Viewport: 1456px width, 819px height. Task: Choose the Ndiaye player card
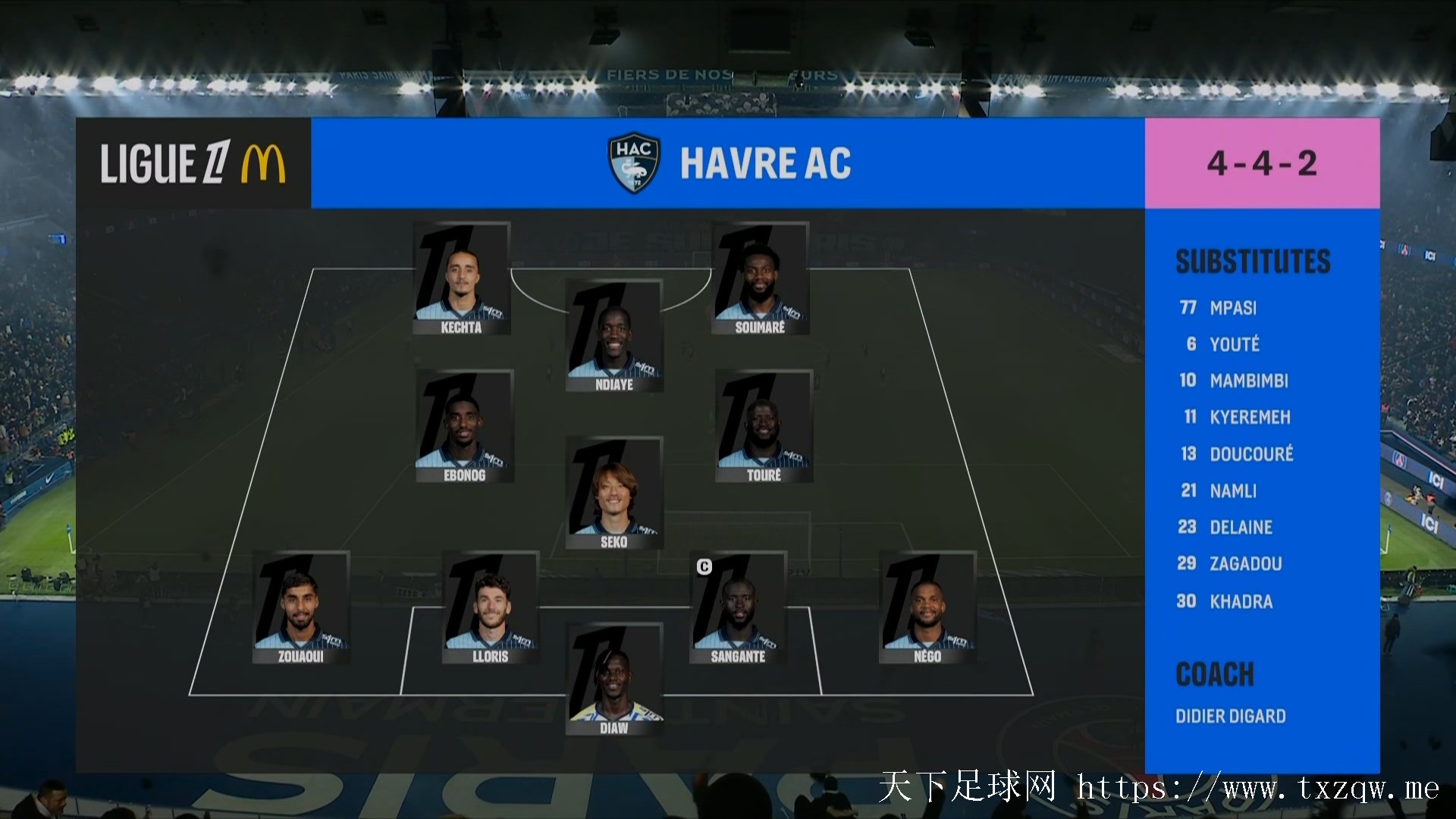614,336
